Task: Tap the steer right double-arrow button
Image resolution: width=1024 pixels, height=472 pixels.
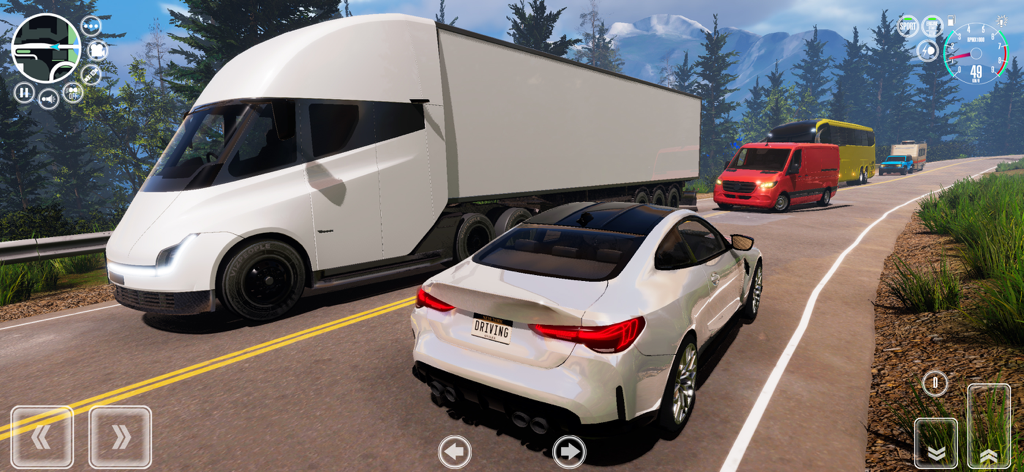Action: [120, 437]
